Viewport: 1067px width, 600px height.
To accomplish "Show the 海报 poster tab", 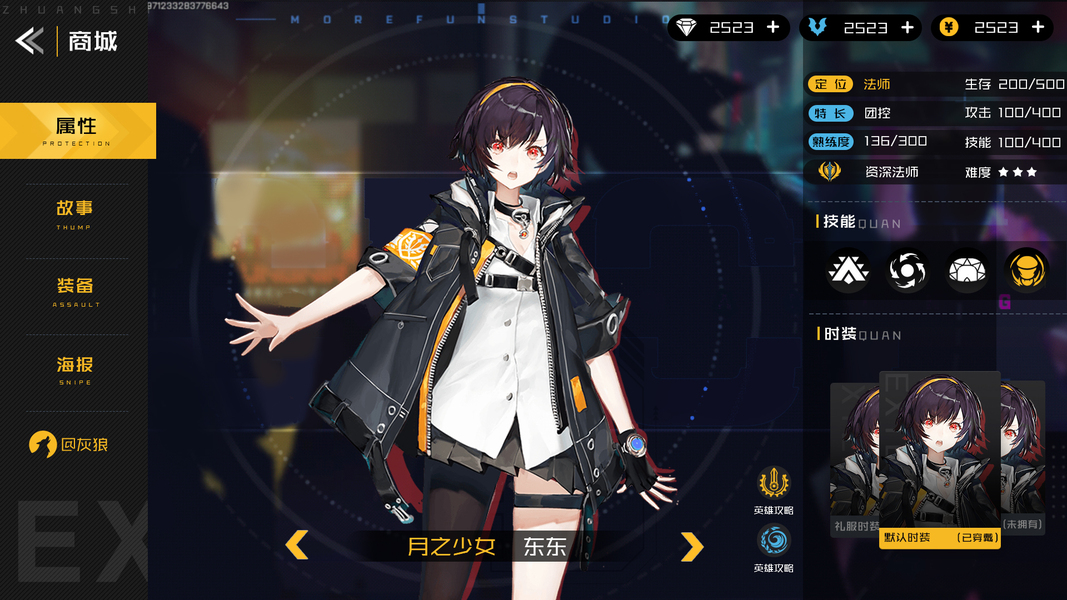I will point(74,368).
